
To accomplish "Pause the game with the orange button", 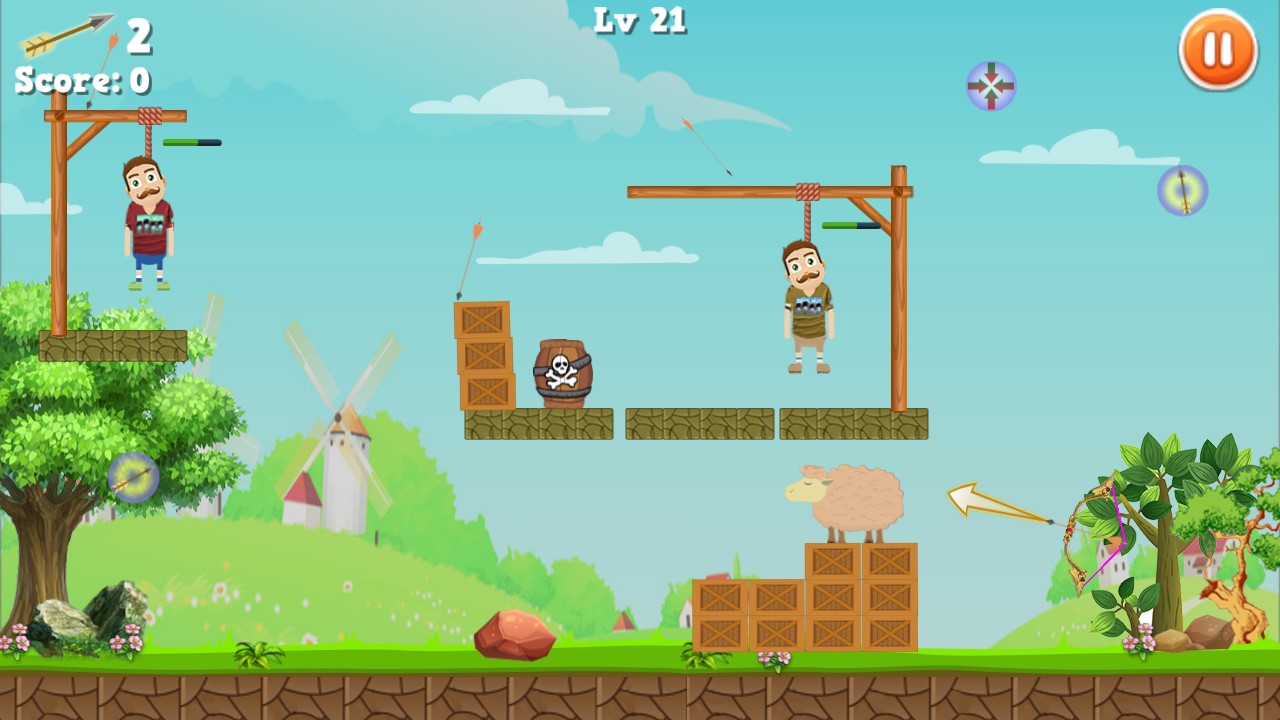I will 1217,50.
